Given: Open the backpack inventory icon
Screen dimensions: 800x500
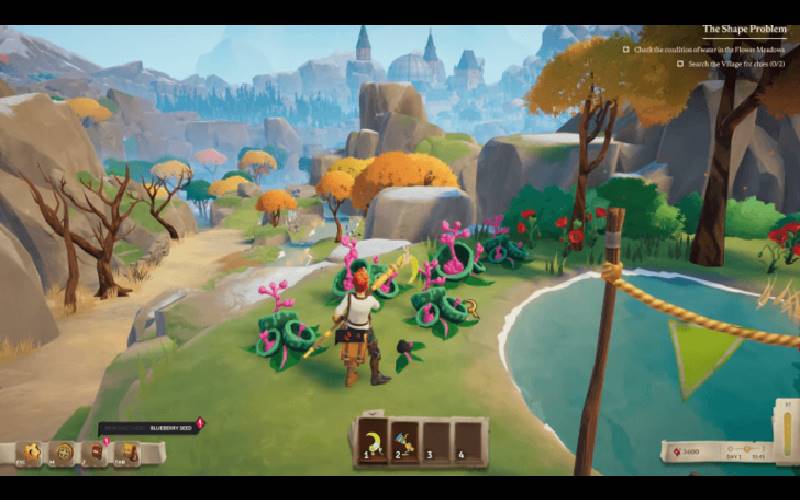Looking at the screenshot, I should click(128, 453).
